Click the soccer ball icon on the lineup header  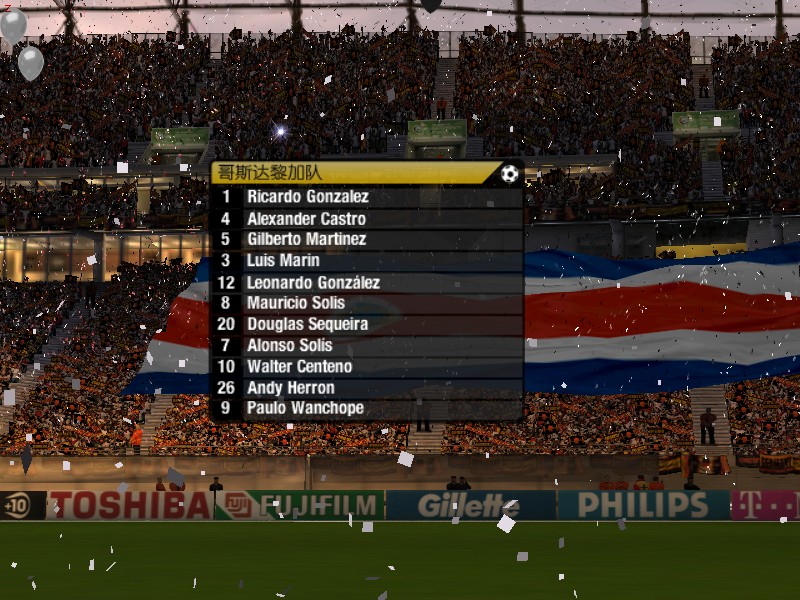(x=510, y=174)
